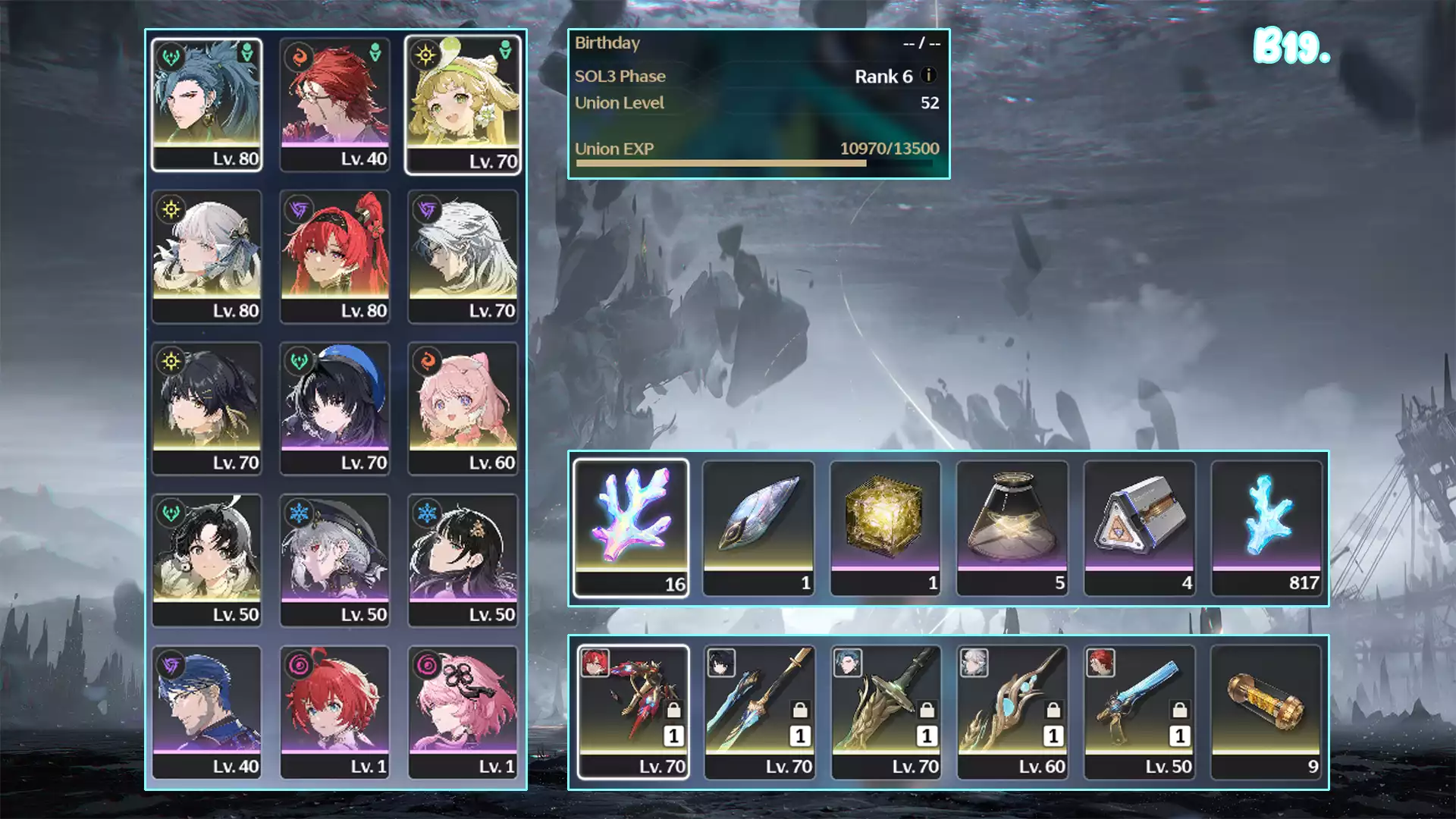Pick the blue coral item with 817
Image resolution: width=1456 pixels, height=819 pixels.
pos(1266,527)
